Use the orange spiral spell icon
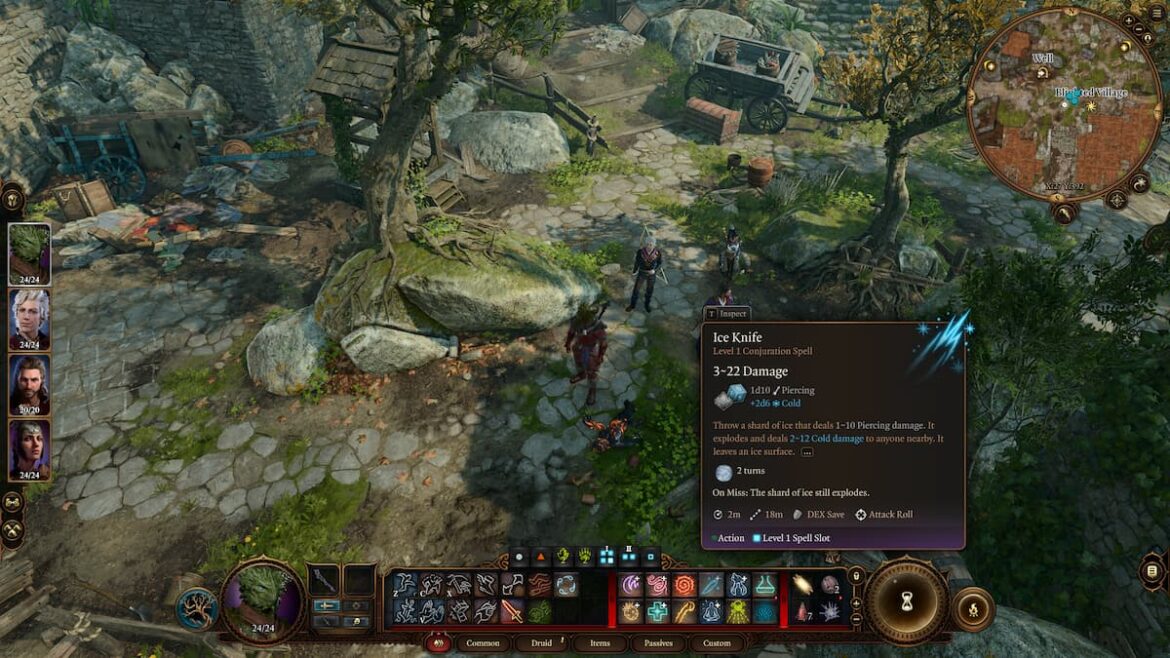Image resolution: width=1170 pixels, height=658 pixels. click(683, 584)
